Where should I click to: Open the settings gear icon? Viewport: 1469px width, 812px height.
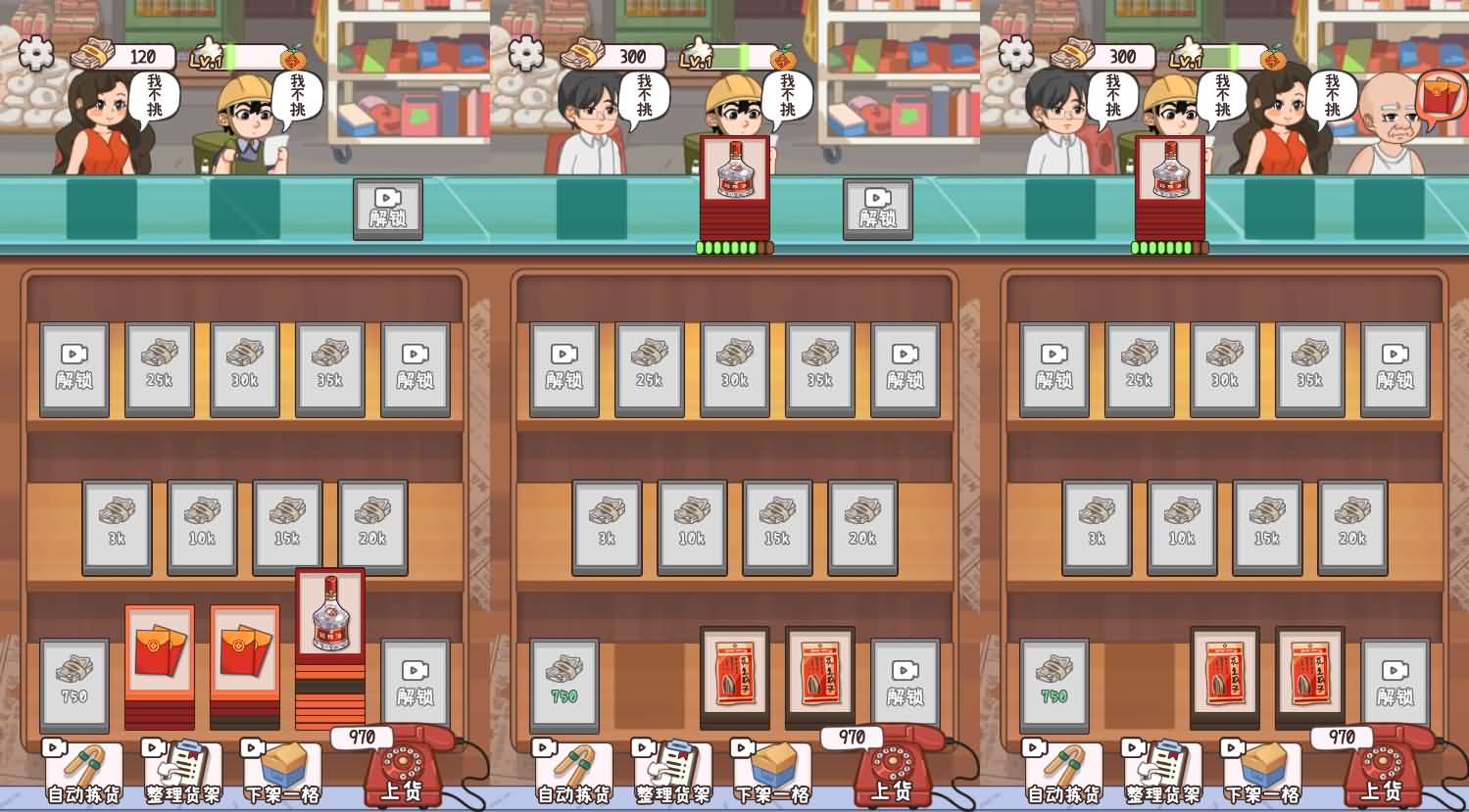point(34,54)
